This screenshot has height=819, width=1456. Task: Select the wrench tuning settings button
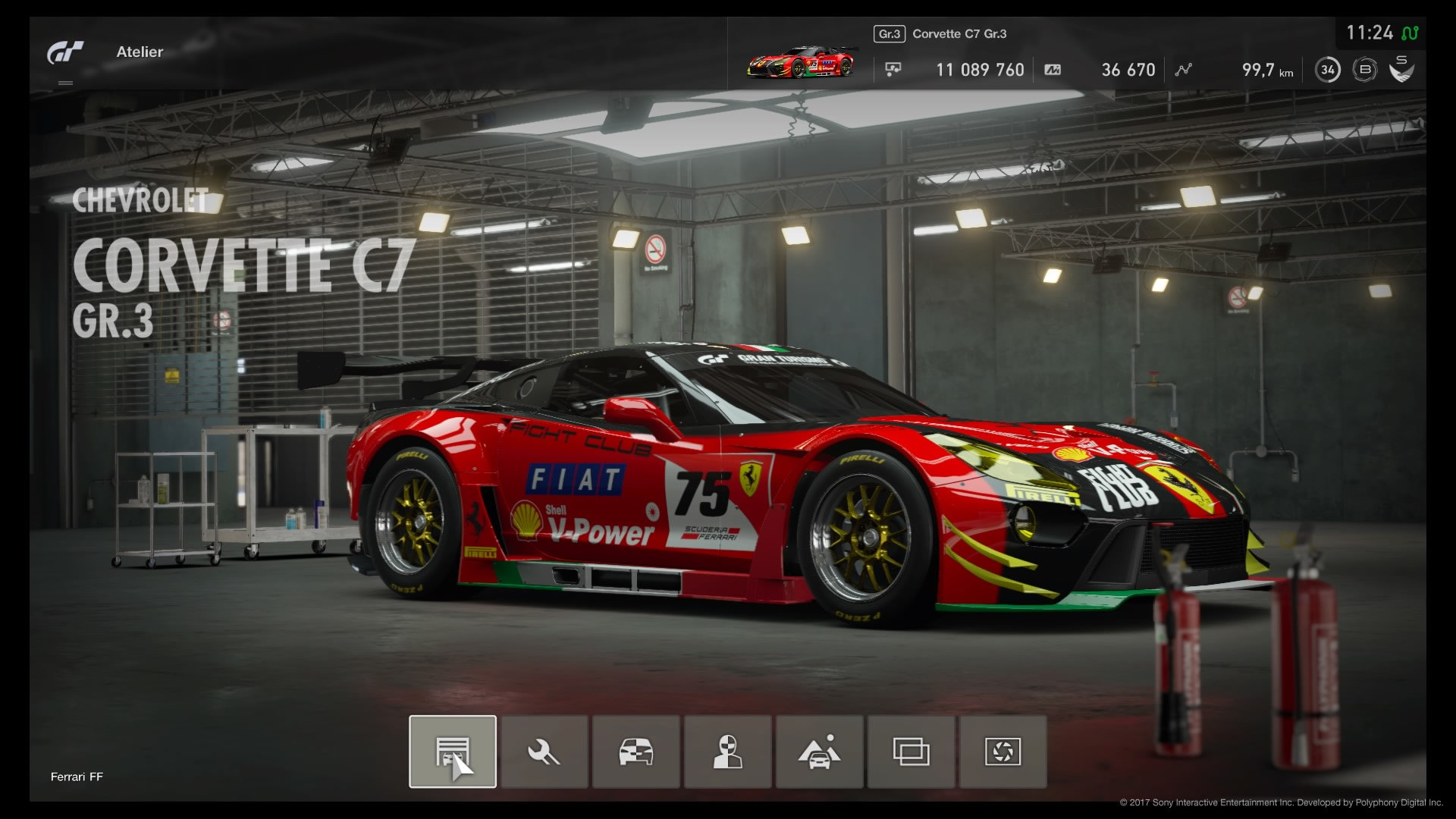(x=544, y=752)
